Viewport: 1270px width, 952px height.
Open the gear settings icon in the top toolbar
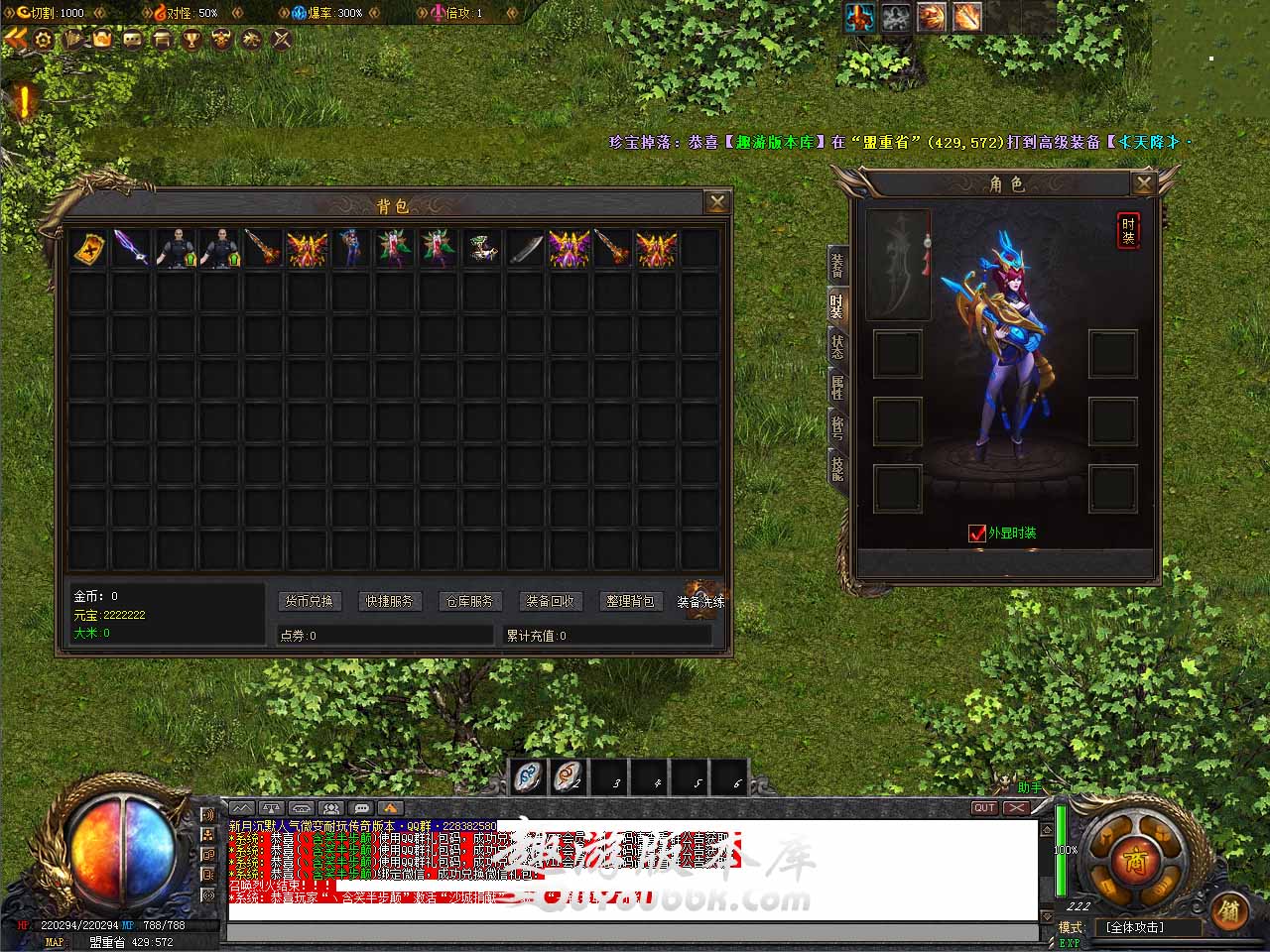[x=44, y=39]
